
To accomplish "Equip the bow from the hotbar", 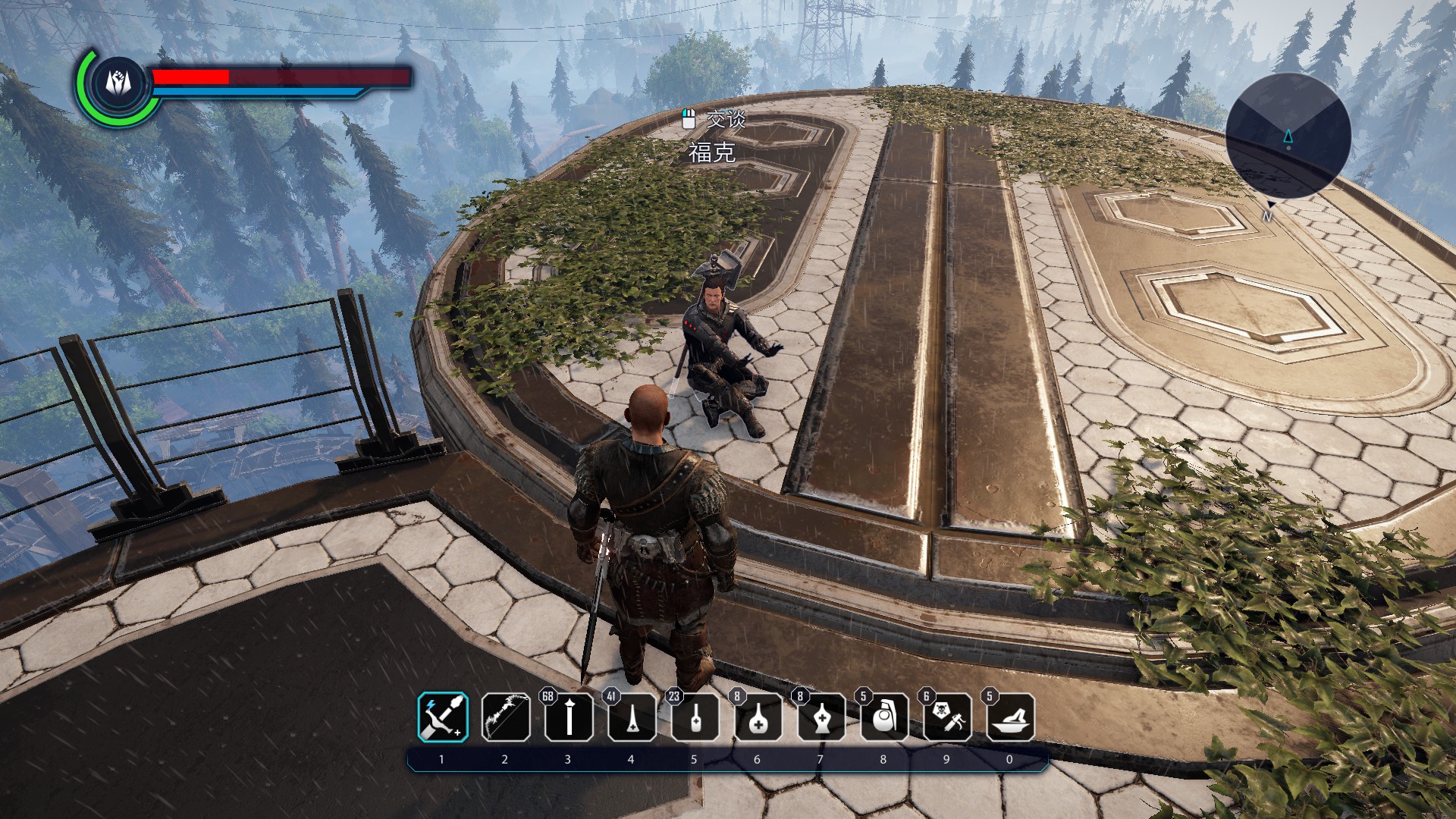I will pos(506,717).
